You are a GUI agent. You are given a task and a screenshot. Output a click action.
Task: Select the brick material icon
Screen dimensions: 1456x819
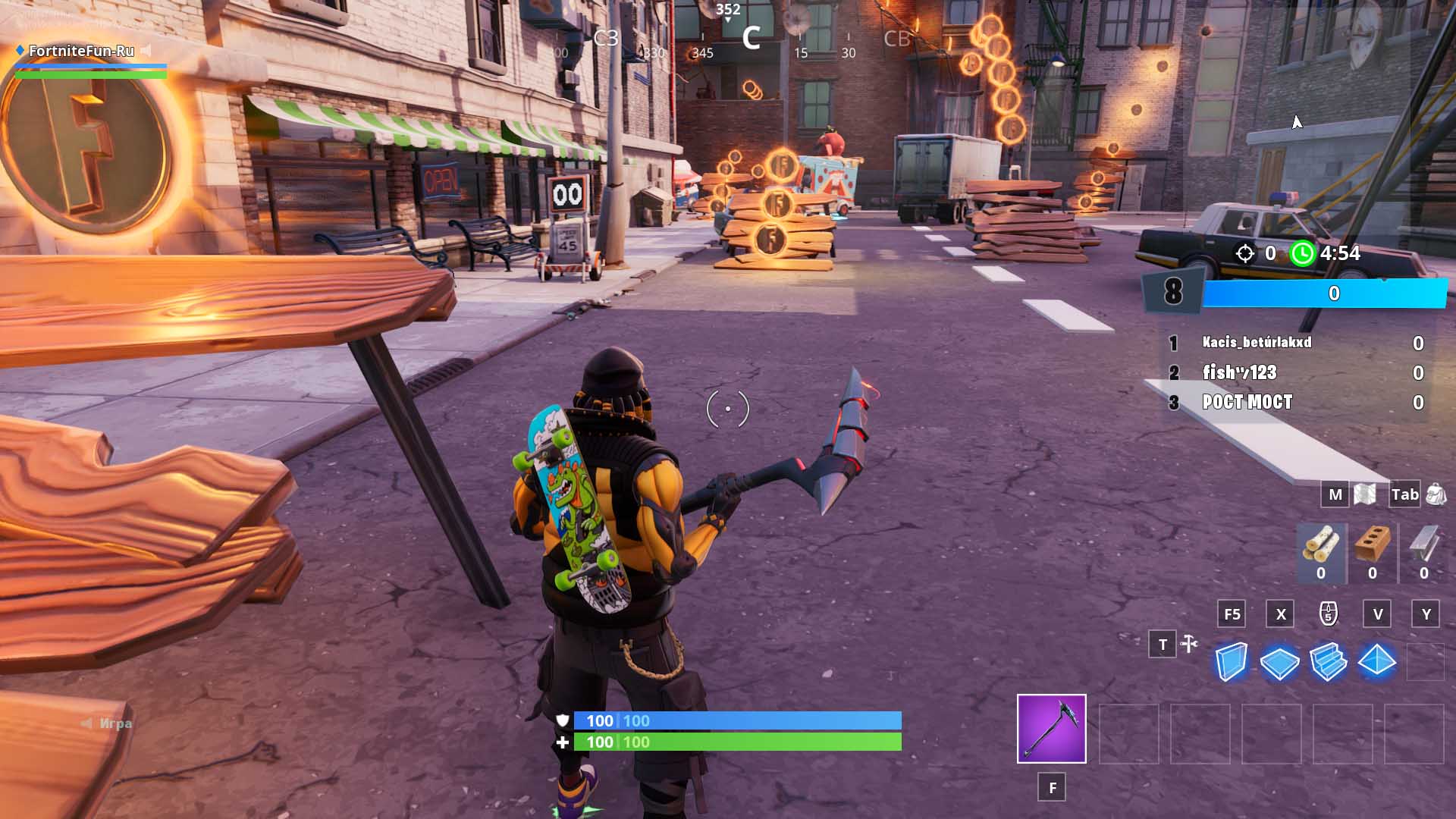(1372, 544)
